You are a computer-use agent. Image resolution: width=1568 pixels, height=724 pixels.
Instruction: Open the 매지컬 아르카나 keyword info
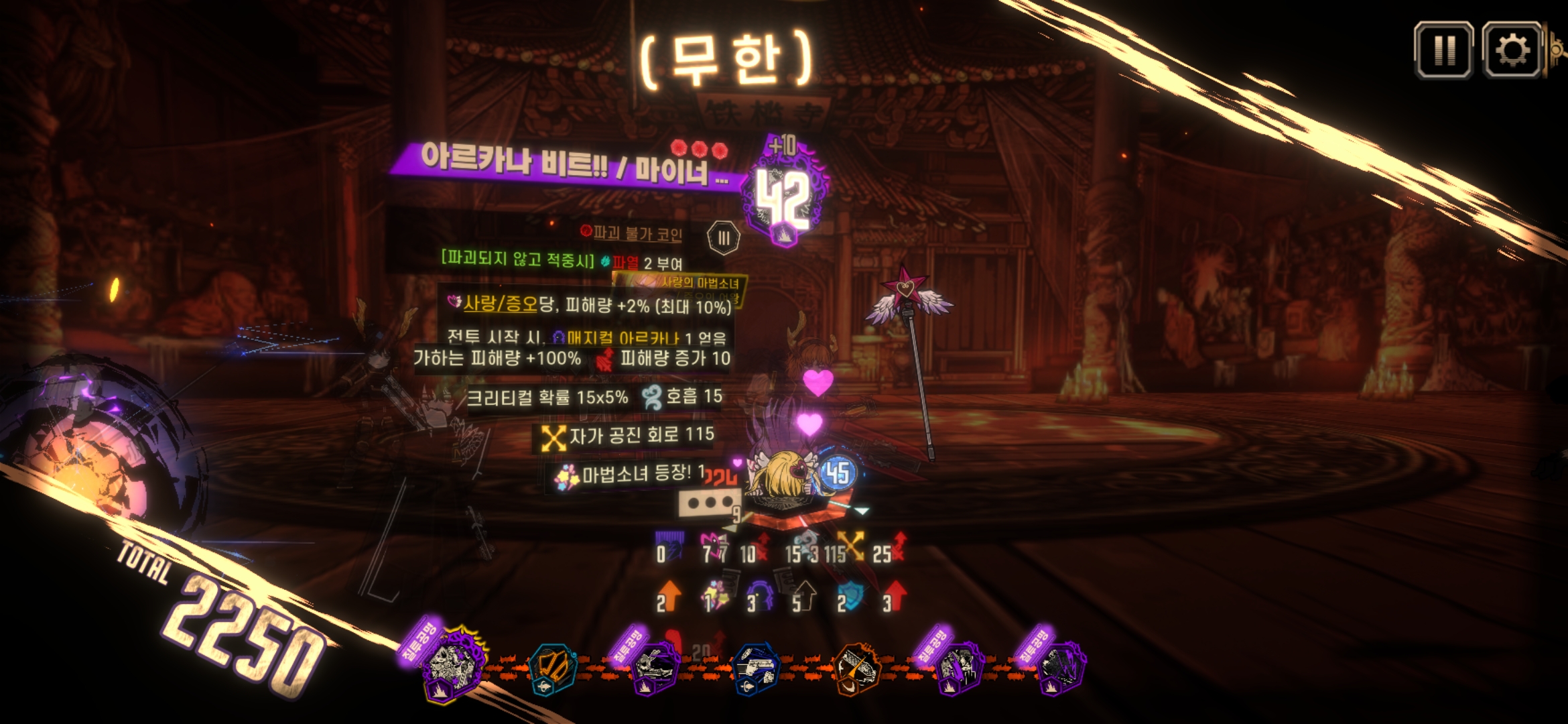point(623,338)
